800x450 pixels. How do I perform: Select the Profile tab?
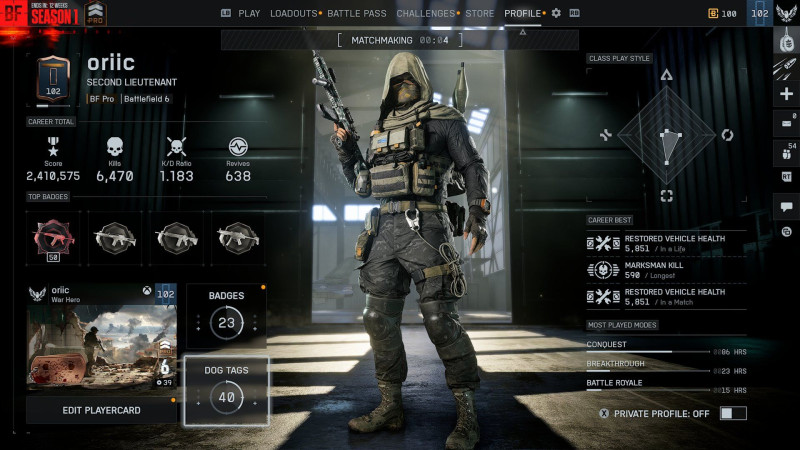(x=523, y=13)
